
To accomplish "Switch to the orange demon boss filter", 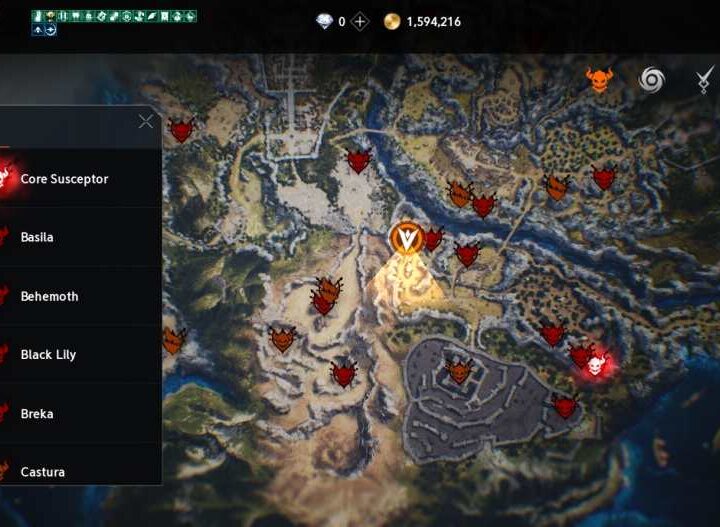I will (598, 80).
